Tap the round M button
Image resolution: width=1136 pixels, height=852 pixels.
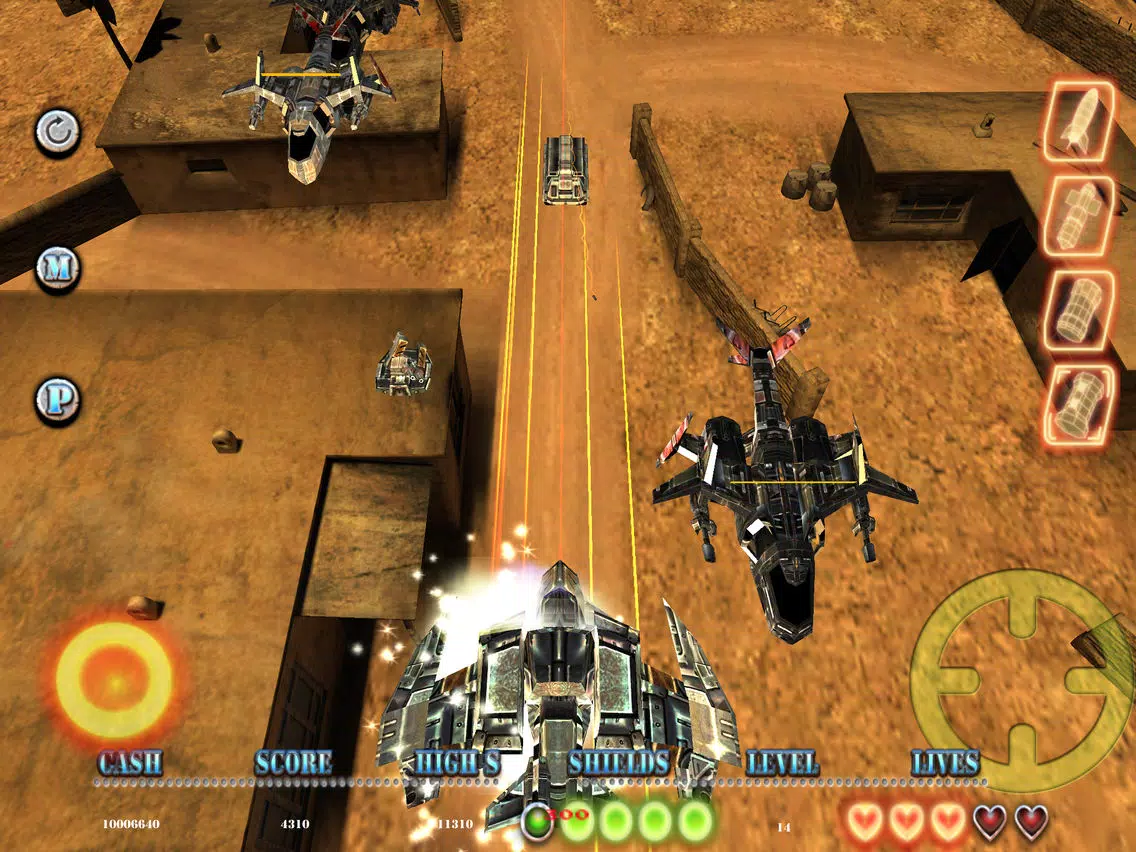click(57, 268)
